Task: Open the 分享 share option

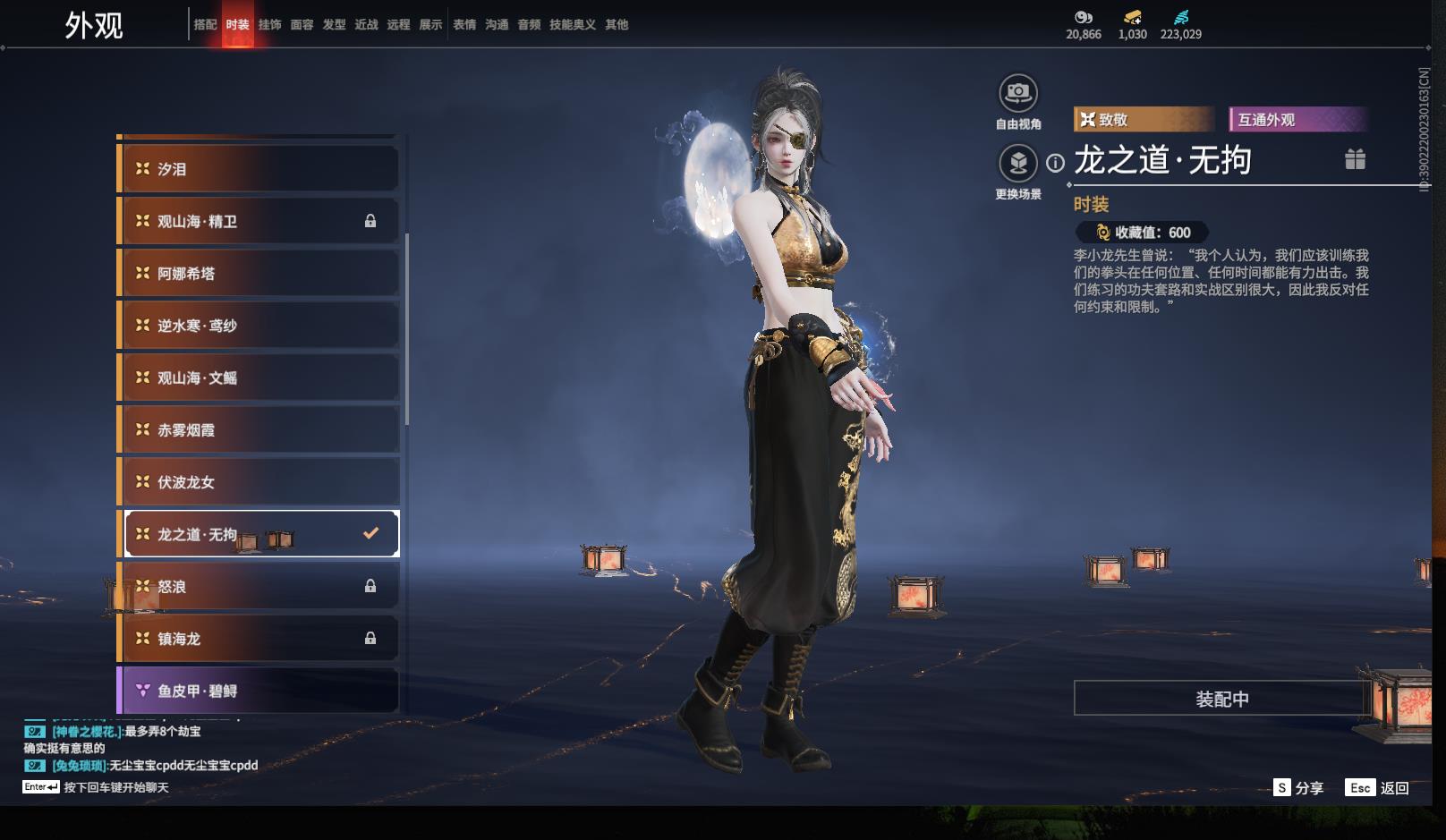Action: pyautogui.click(x=1299, y=788)
